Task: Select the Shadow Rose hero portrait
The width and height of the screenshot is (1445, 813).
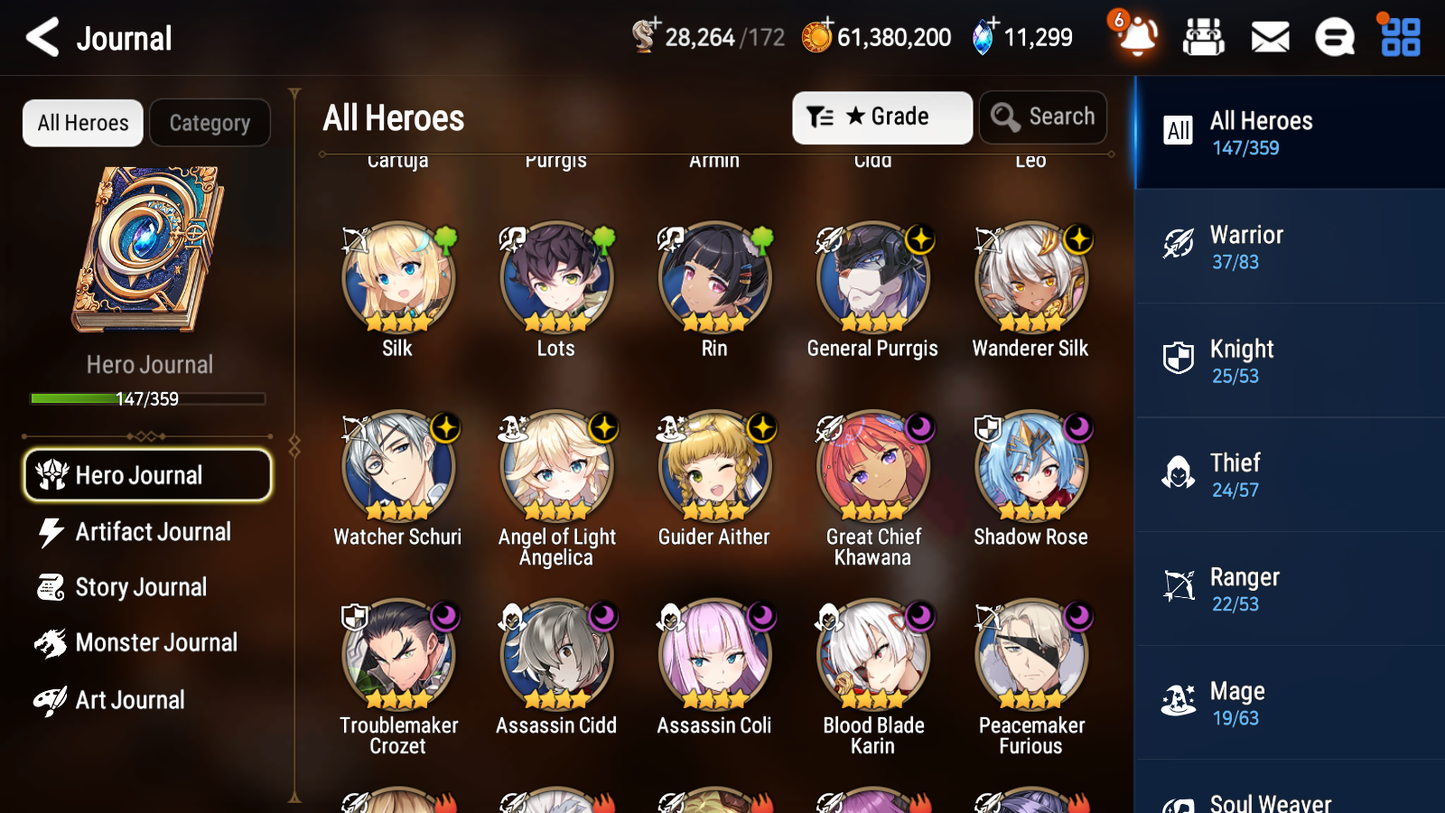Action: (1031, 466)
